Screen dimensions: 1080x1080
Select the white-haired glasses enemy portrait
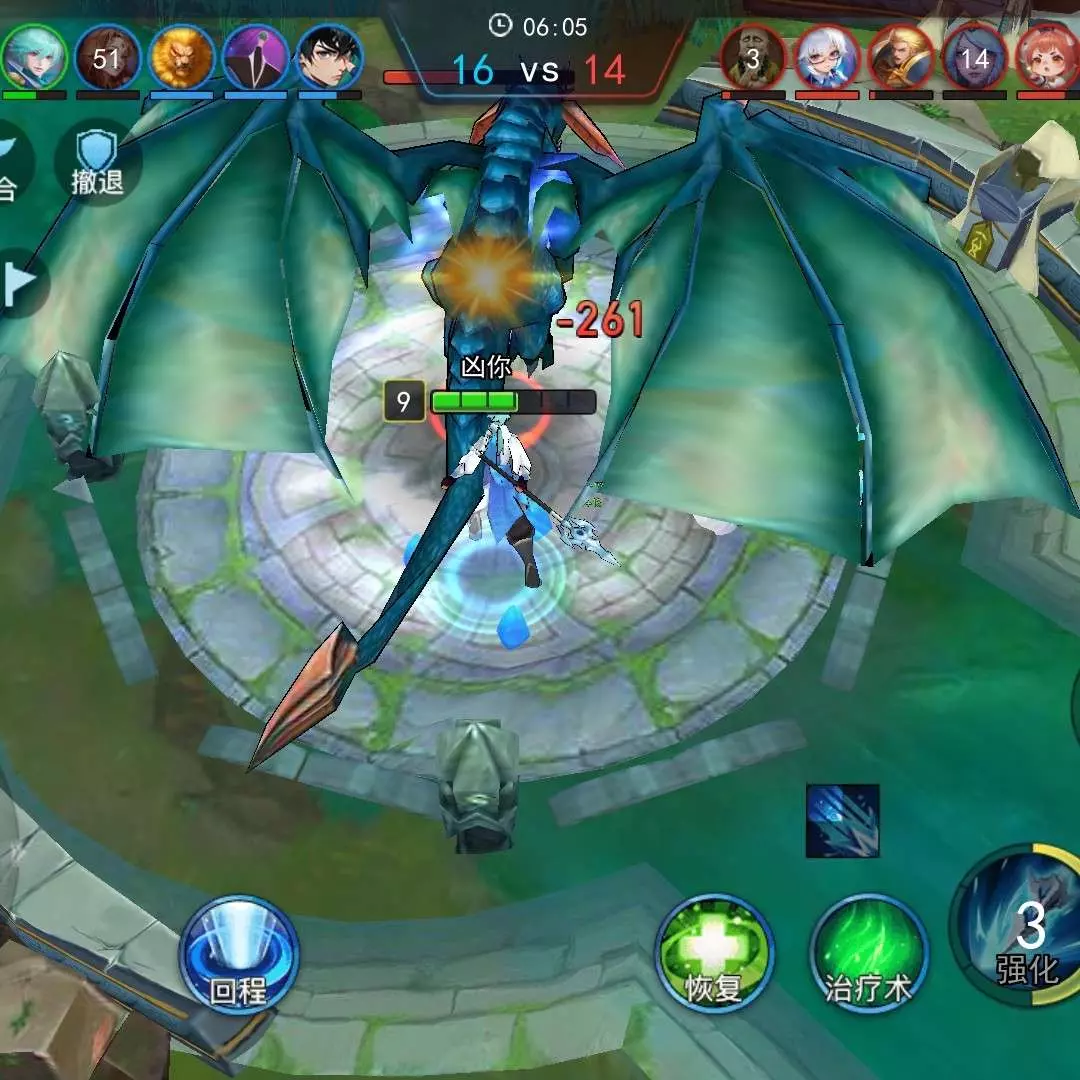coord(828,58)
